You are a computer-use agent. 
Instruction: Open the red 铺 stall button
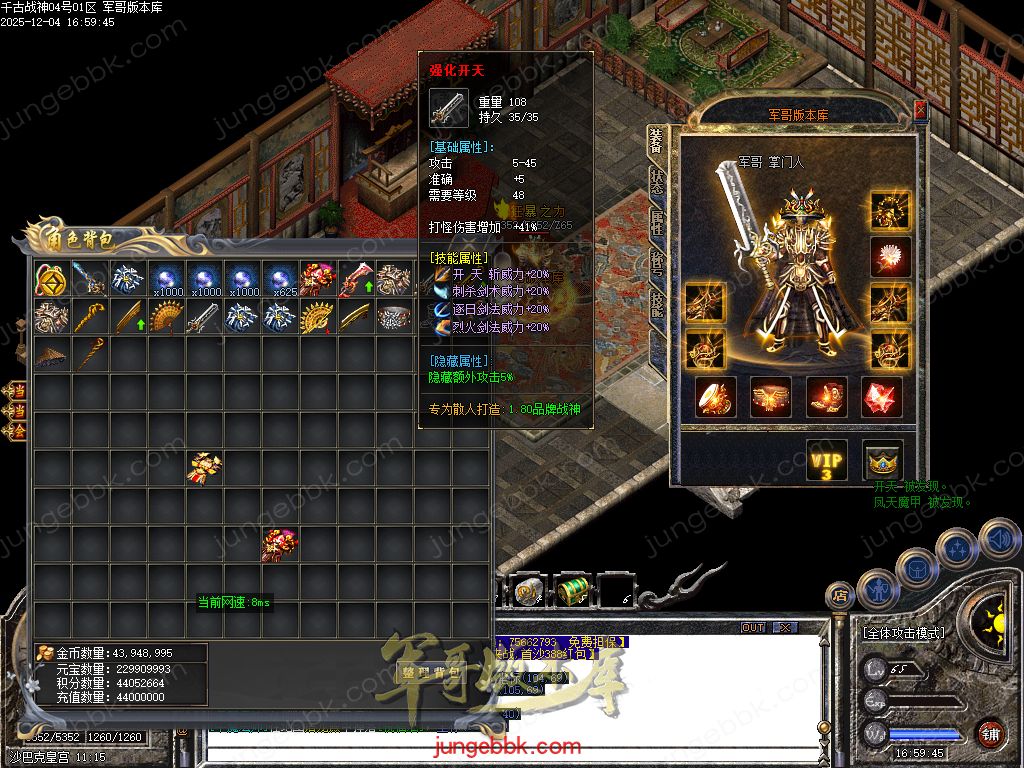990,734
